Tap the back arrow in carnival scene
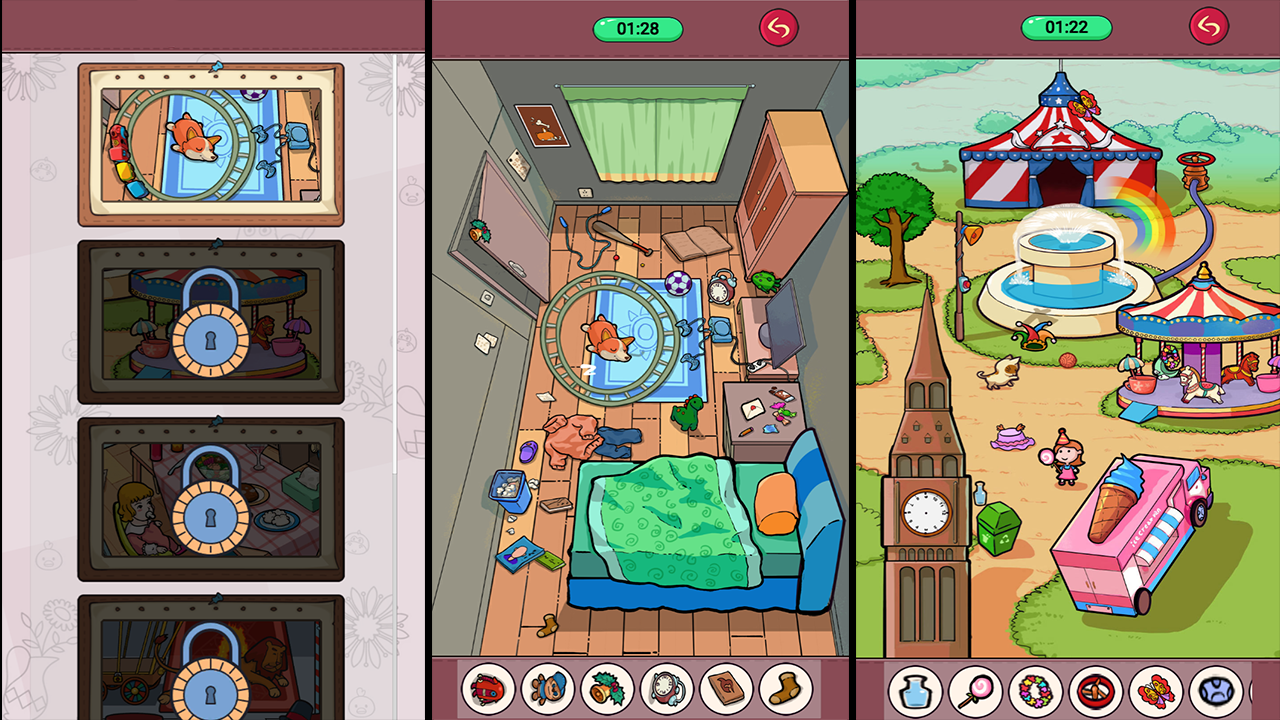The image size is (1280, 720). [1208, 27]
